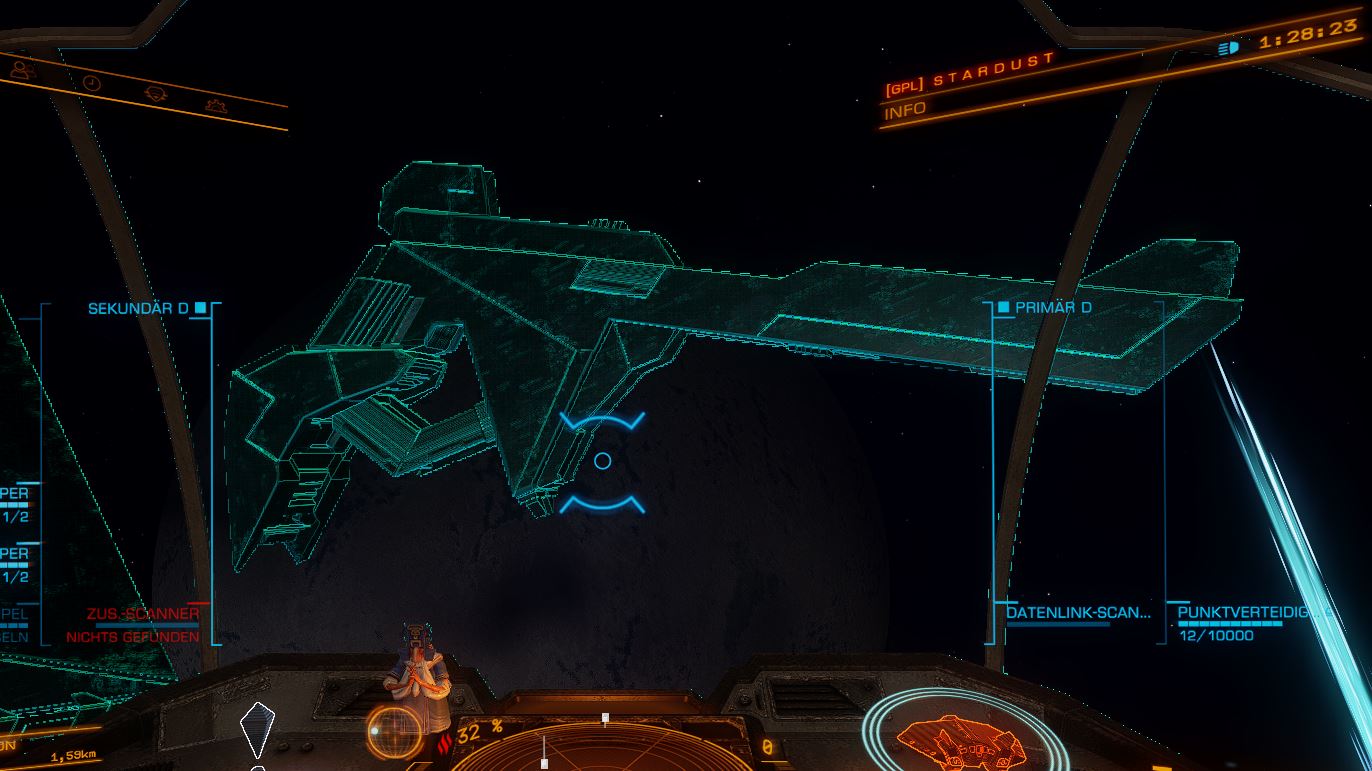Open the friends and wings comms icon
The image size is (1372, 771).
click(22, 68)
